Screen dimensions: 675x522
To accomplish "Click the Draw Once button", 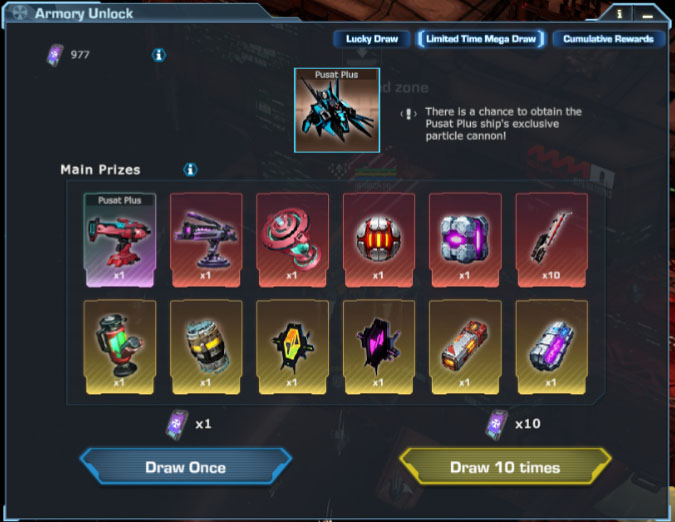I will coord(186,467).
